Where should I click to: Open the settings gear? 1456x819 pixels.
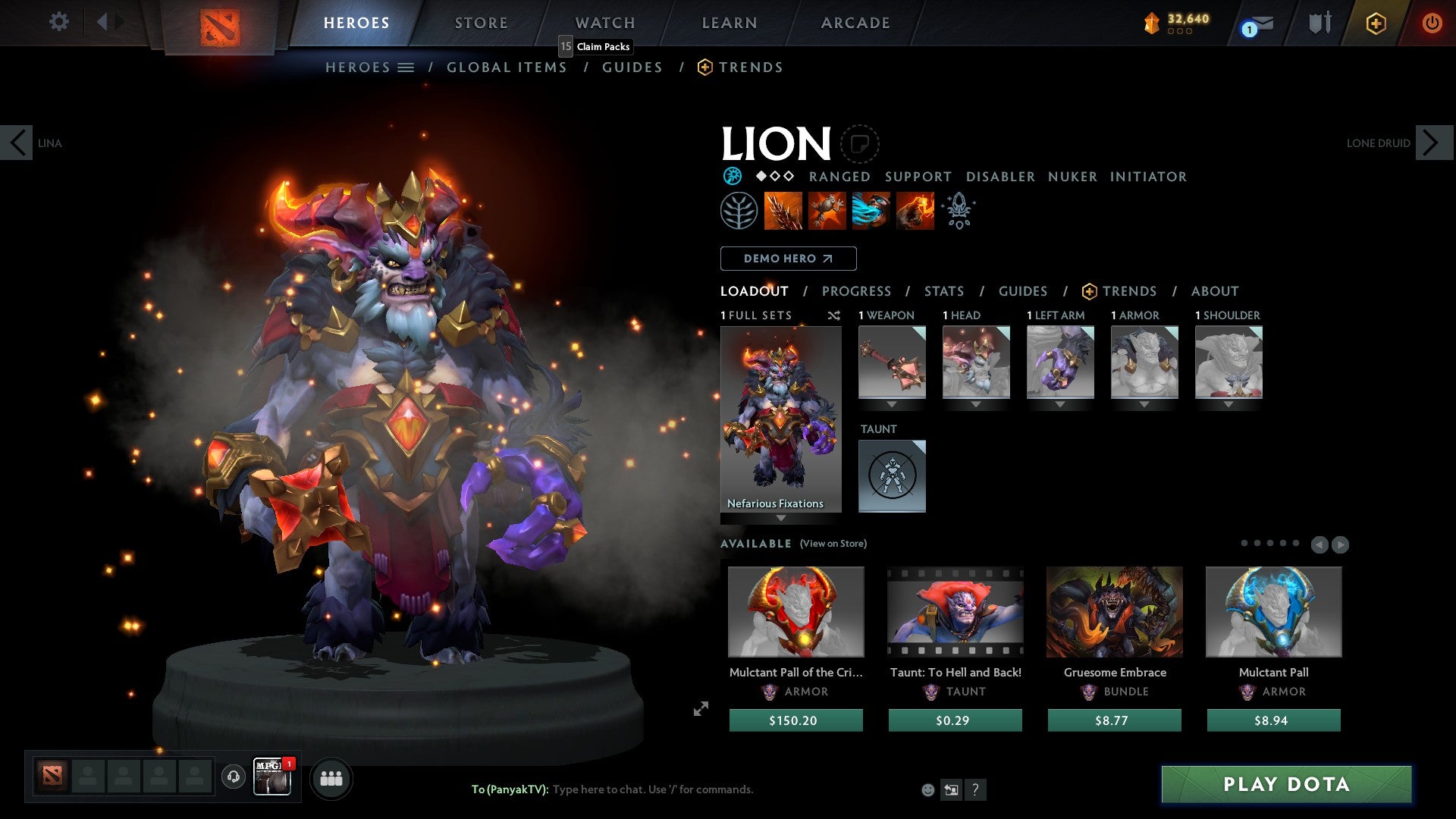(x=58, y=22)
